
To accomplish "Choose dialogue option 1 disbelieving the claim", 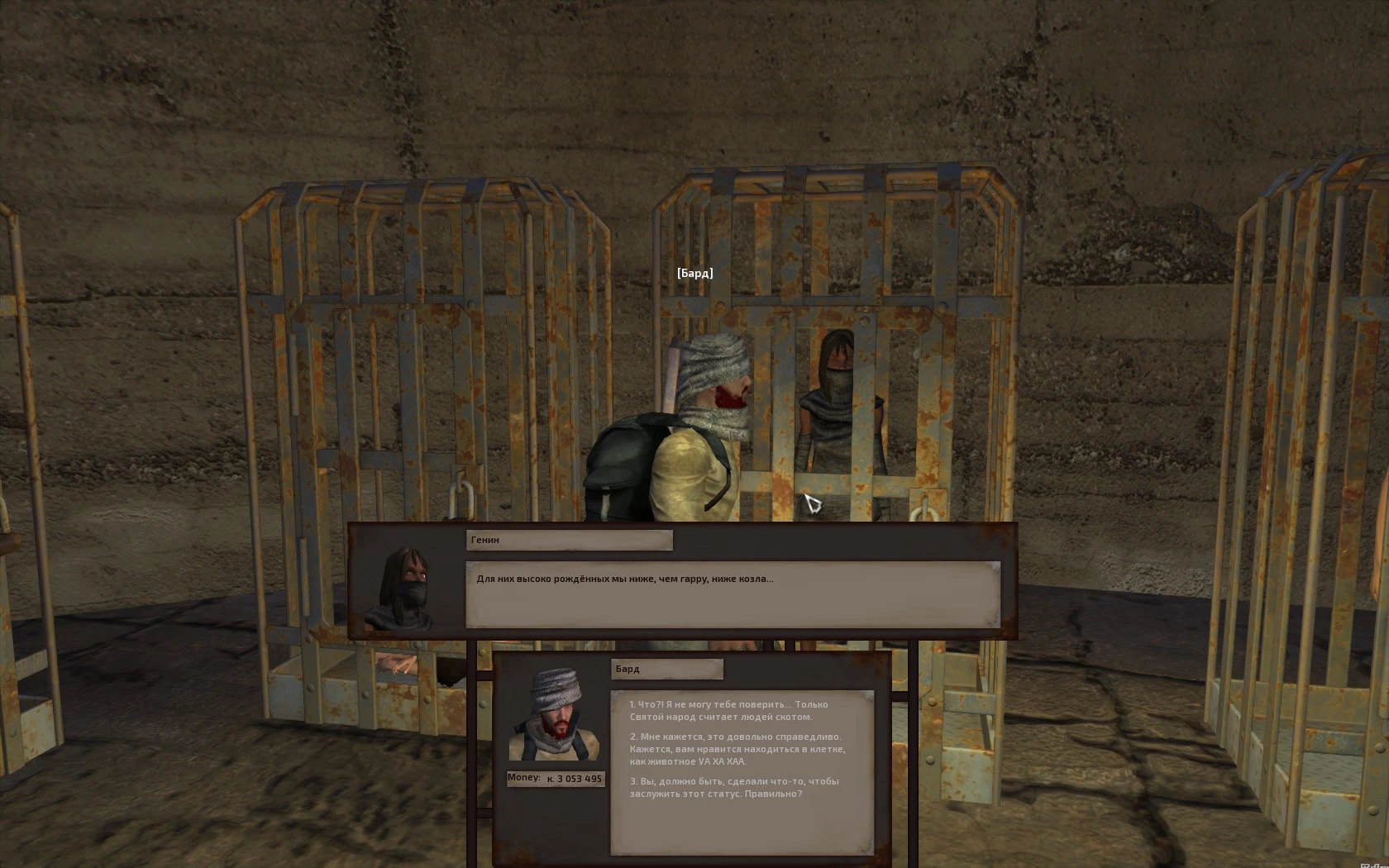I will tap(728, 711).
